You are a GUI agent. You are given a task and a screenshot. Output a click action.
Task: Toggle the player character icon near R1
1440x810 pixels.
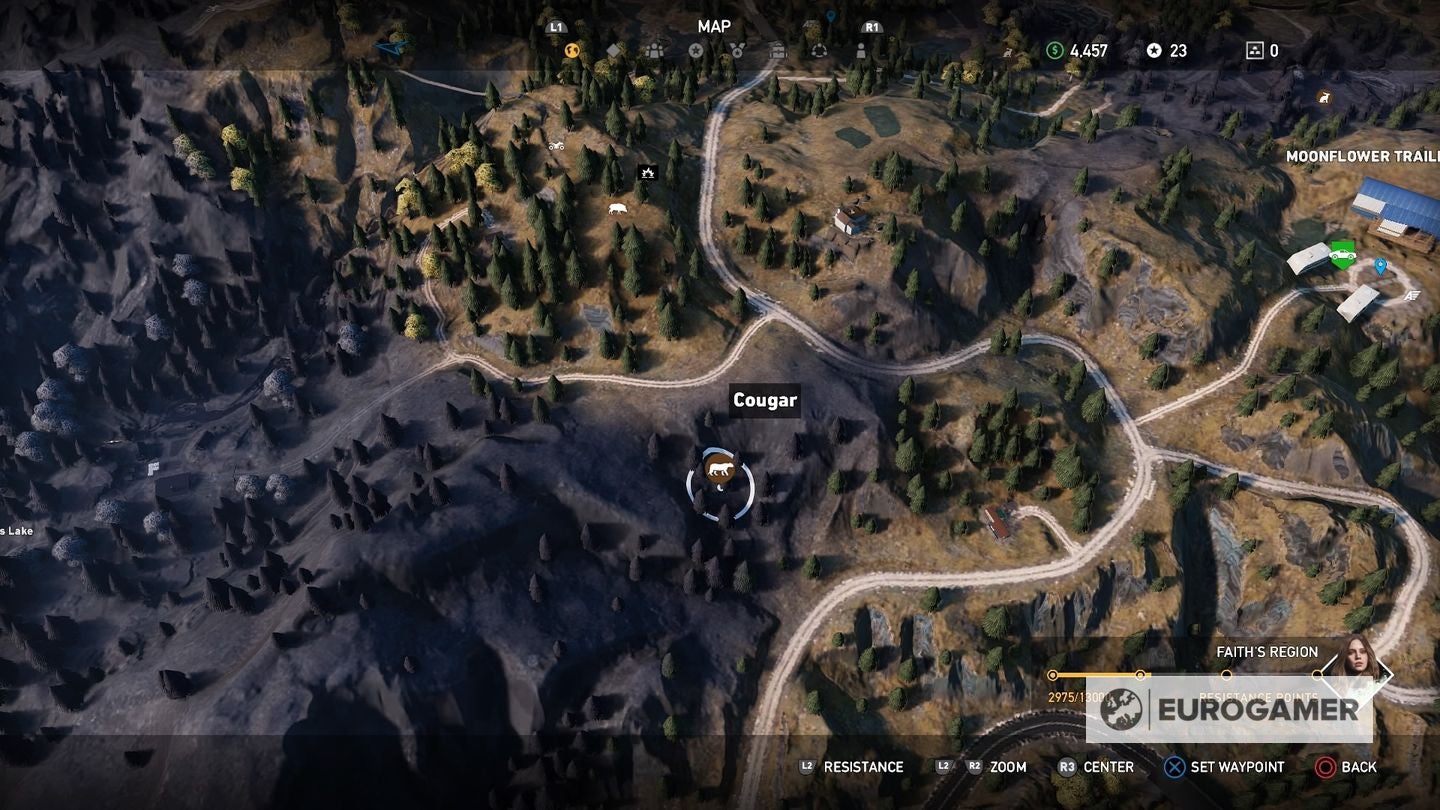pos(861,49)
